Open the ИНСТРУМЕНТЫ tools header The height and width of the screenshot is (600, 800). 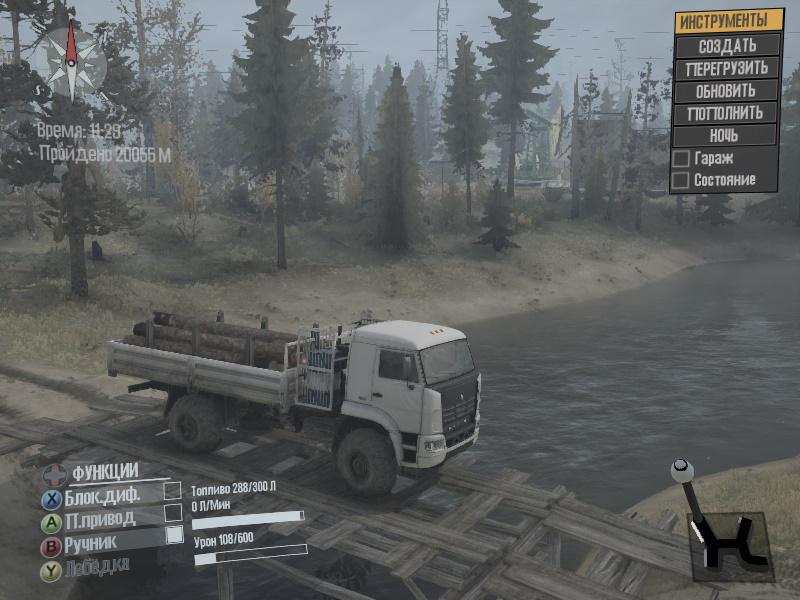coord(727,20)
